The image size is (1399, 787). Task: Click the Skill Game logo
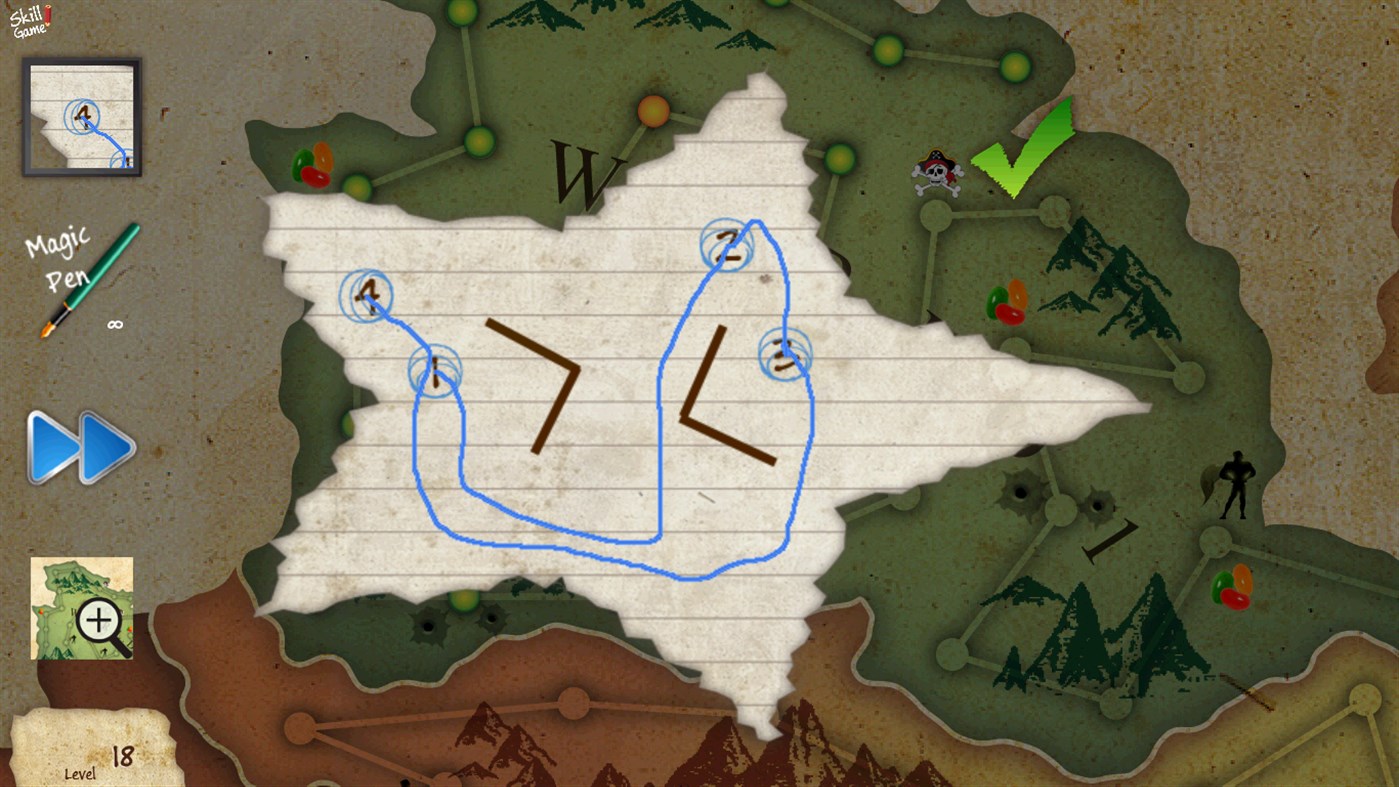pyautogui.click(x=28, y=20)
